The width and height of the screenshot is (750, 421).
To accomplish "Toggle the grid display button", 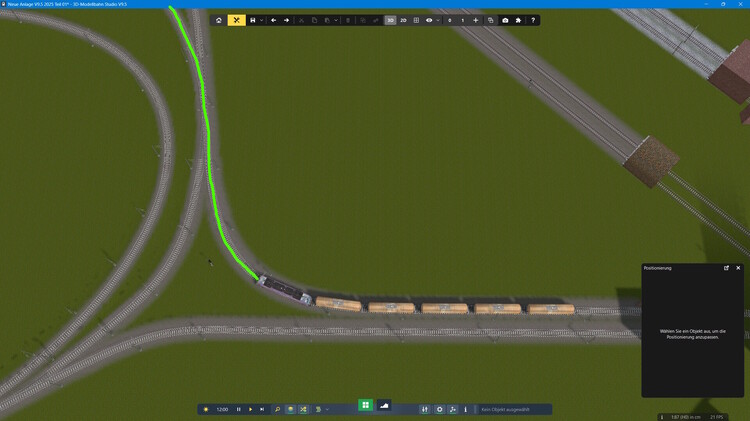I will 417,20.
